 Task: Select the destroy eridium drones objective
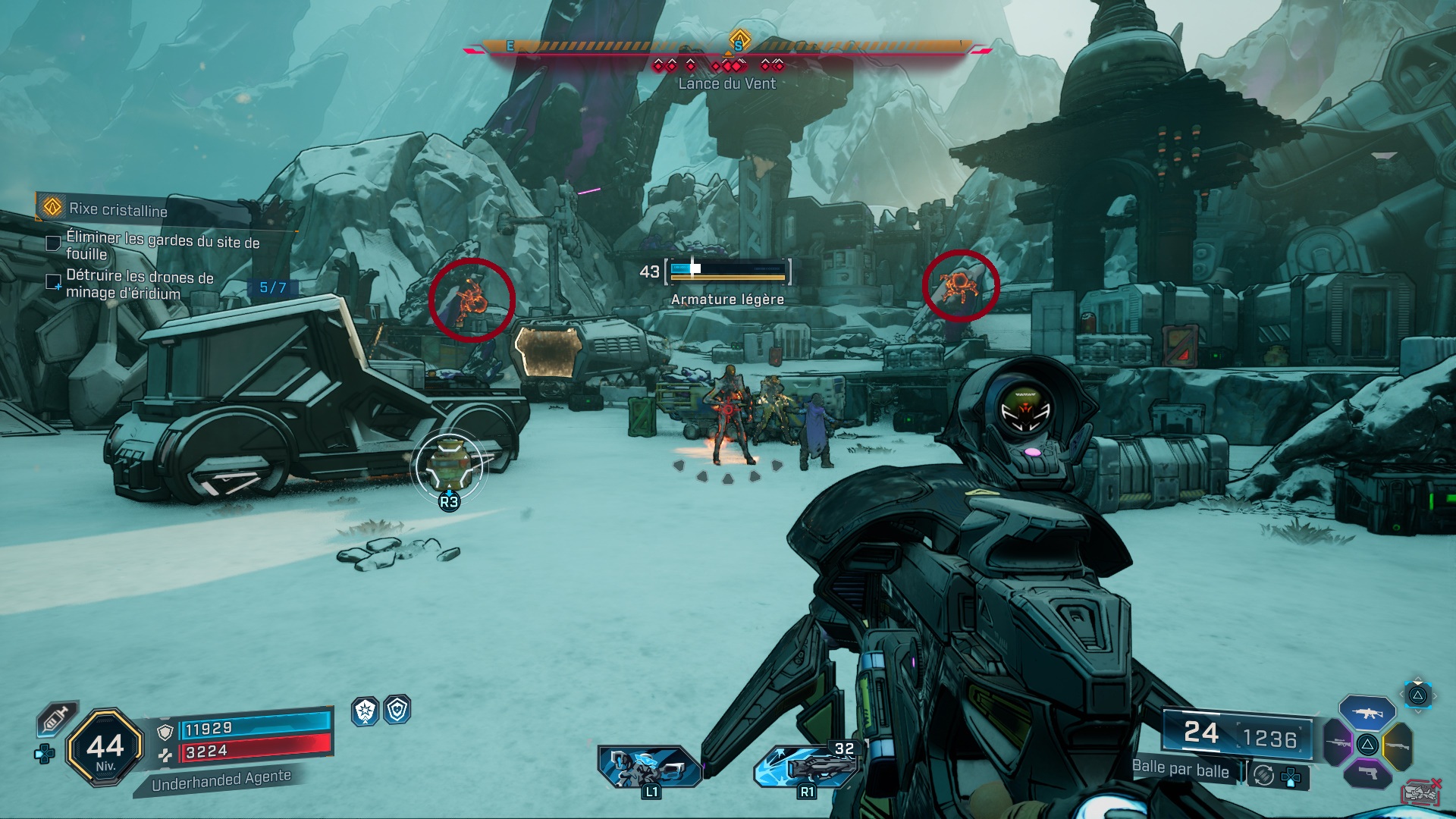[140, 284]
